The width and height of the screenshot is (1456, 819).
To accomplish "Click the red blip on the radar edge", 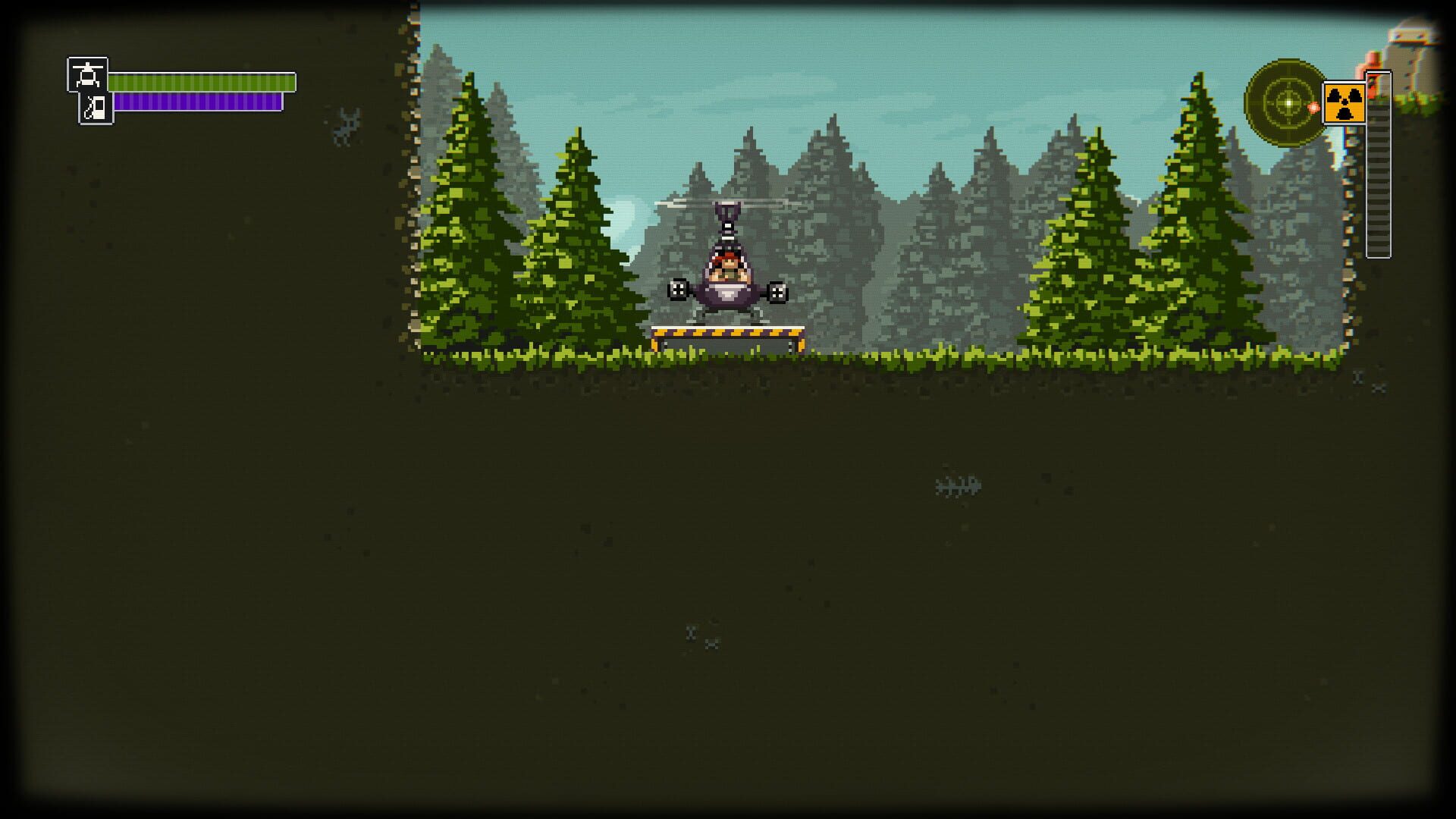I will click(x=1313, y=106).
